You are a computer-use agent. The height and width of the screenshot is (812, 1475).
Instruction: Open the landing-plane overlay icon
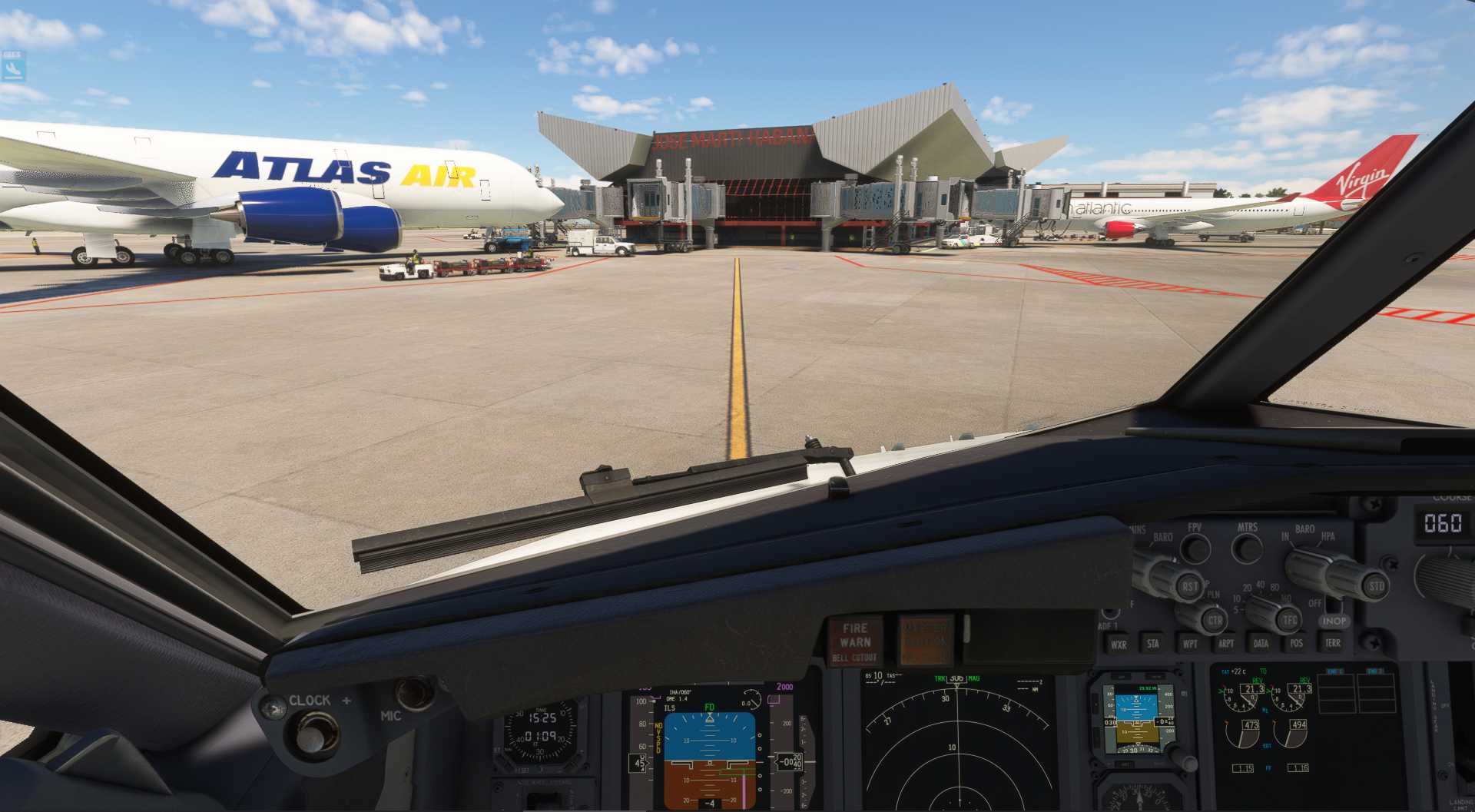tap(13, 67)
